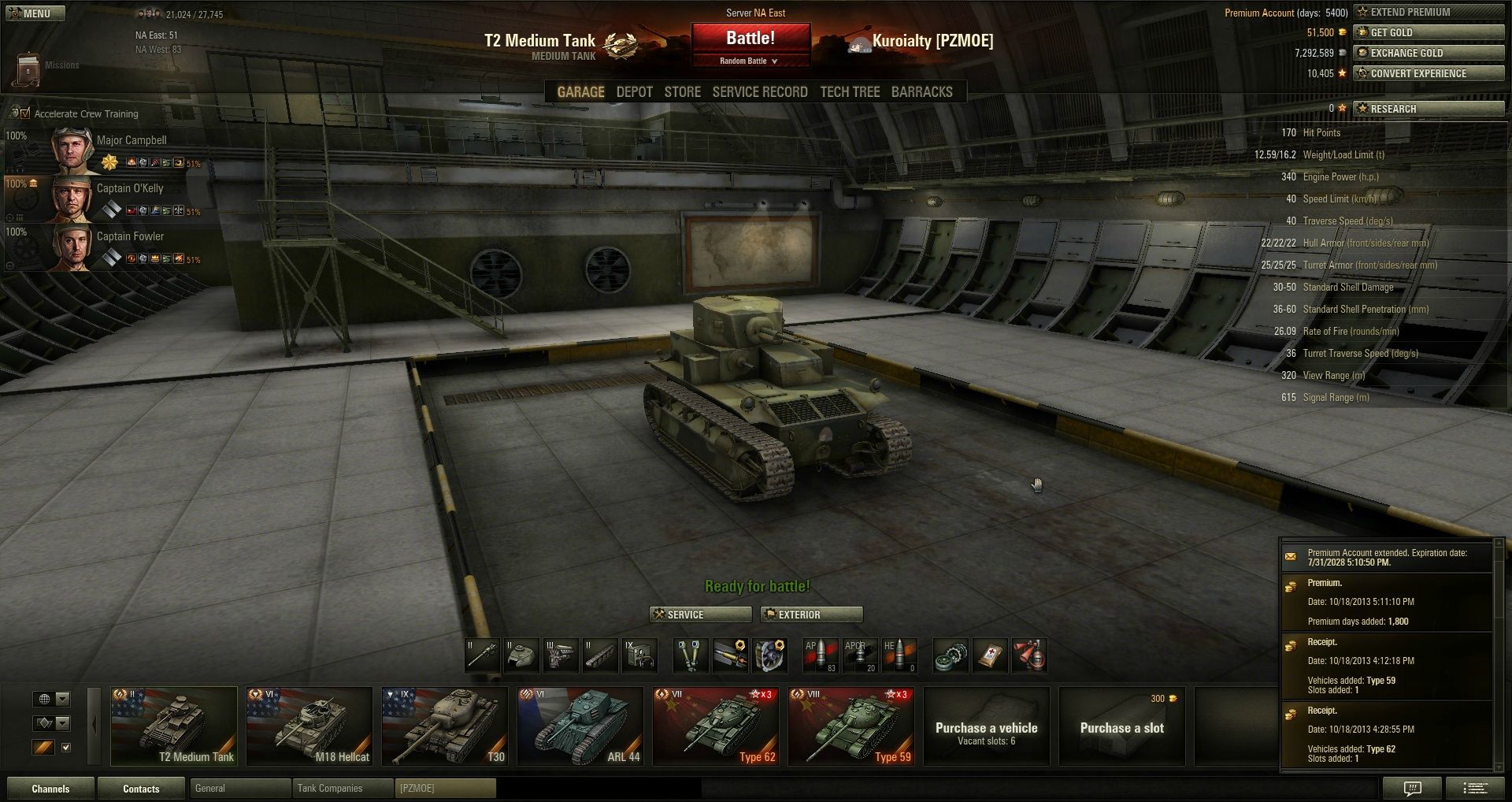Select CONVERT EXPERIENCE

pyautogui.click(x=1428, y=73)
